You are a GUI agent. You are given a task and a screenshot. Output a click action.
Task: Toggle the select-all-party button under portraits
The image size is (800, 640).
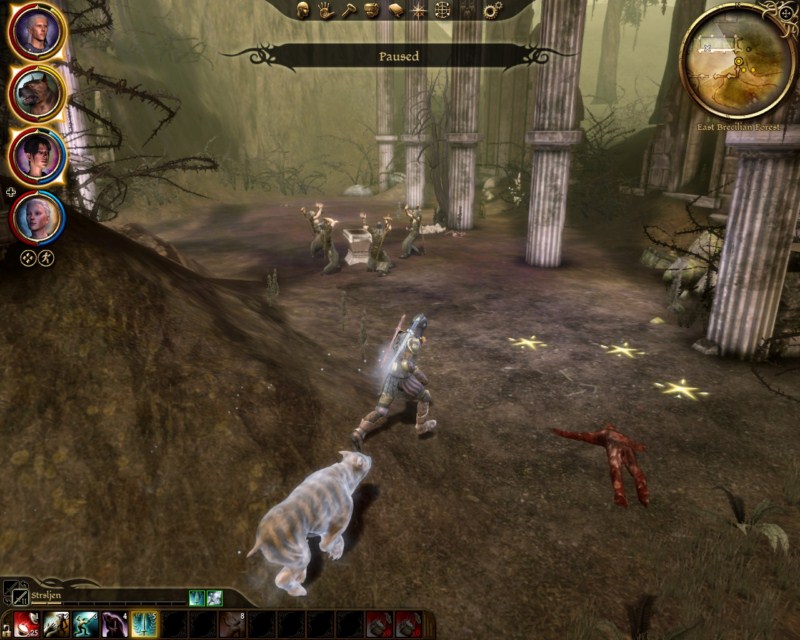tap(28, 257)
